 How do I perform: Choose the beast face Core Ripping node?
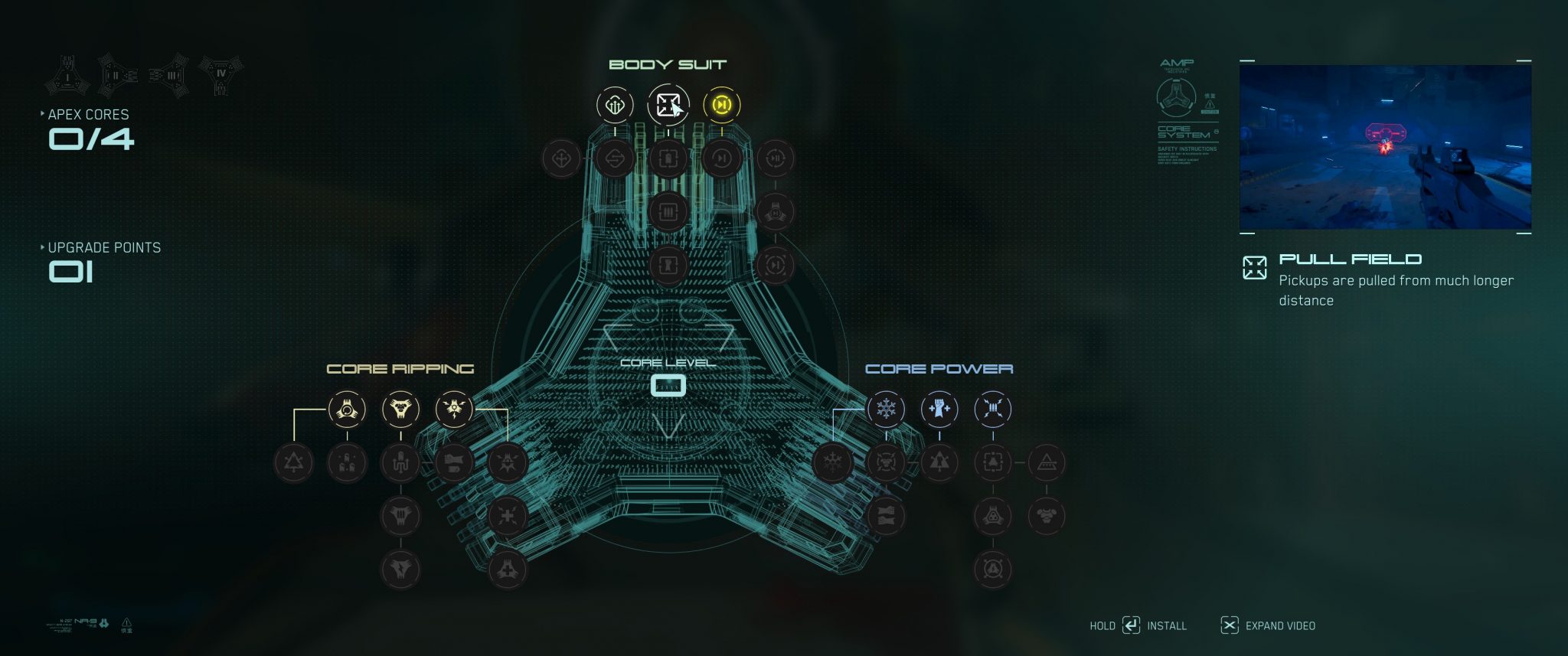point(400,409)
